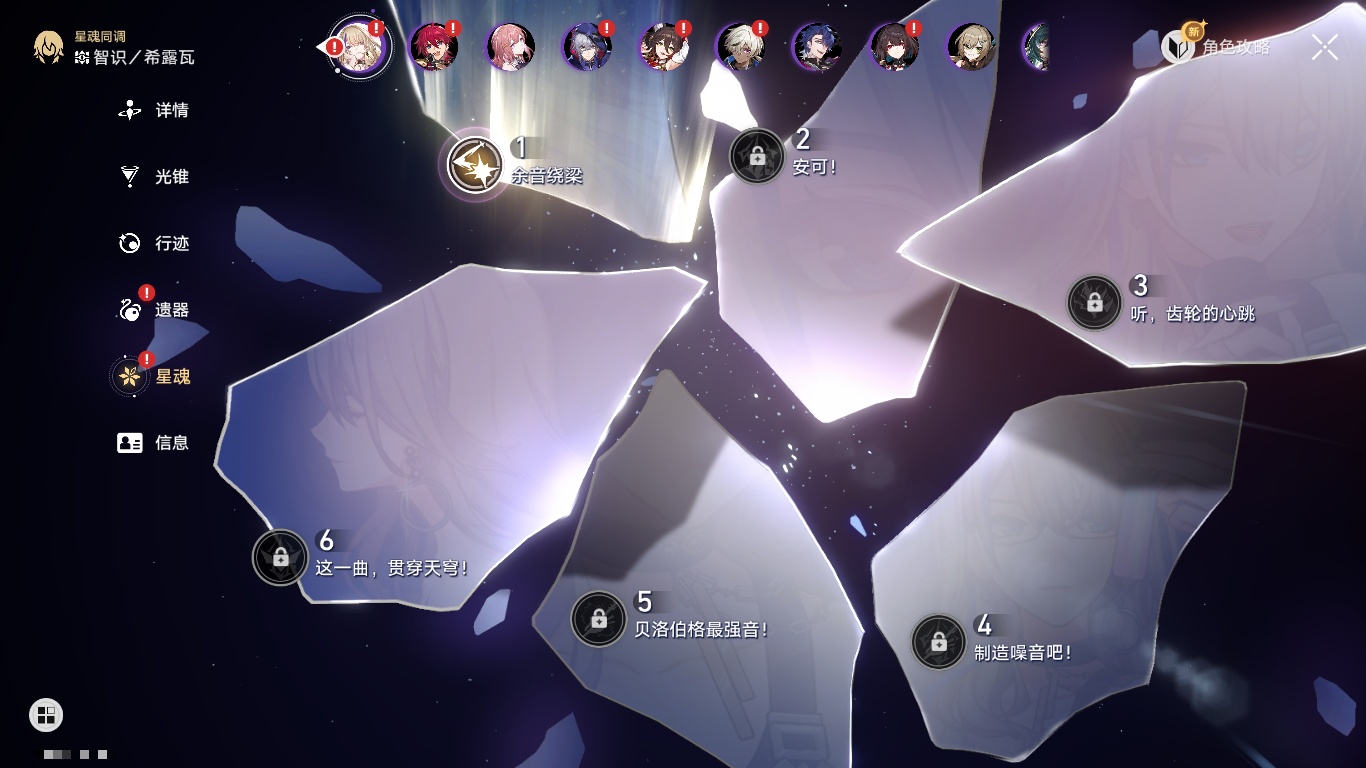
Task: View locked eidolon 3 听，齿轮的心跳
Action: [1094, 302]
